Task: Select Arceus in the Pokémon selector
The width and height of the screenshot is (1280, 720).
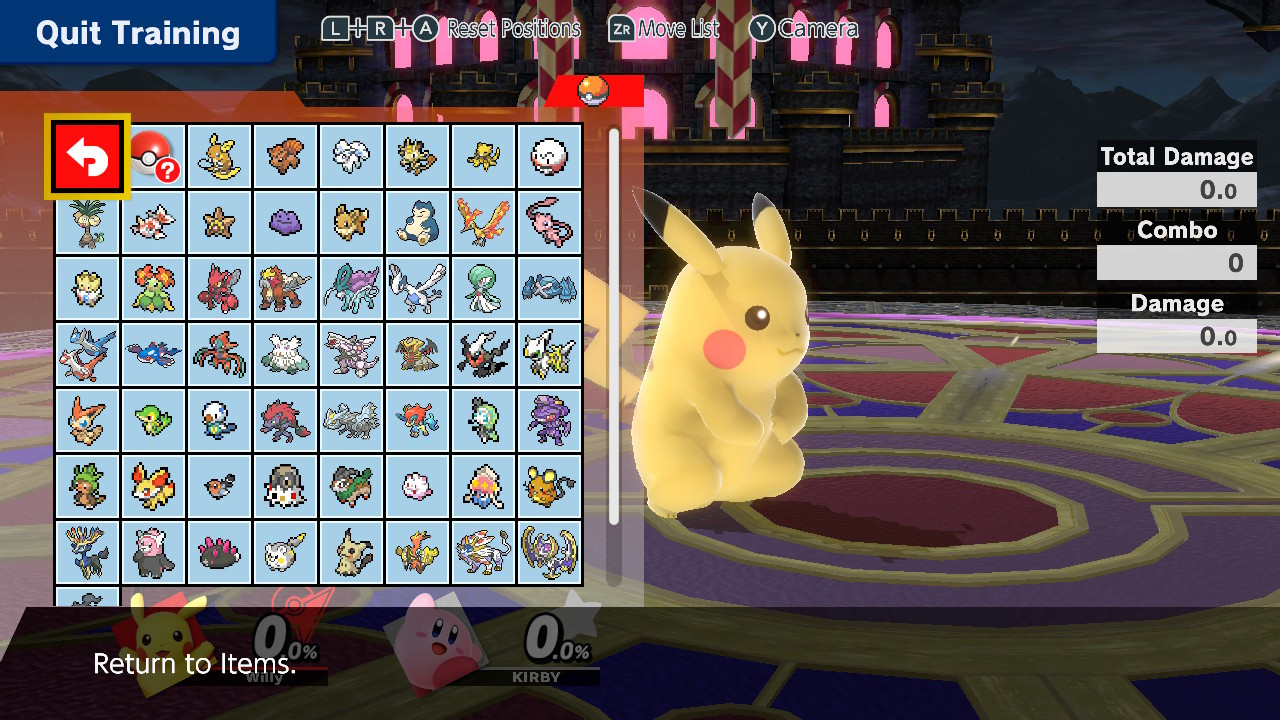Action: coord(549,354)
